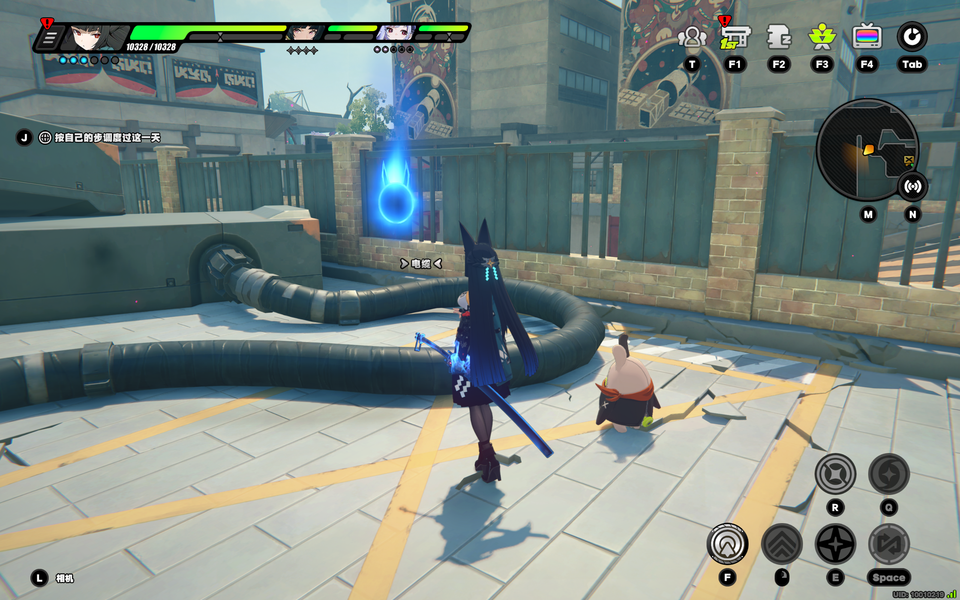The width and height of the screenshot is (960, 600).
Task: Open the friends silhouette icon
Action: click(x=691, y=38)
